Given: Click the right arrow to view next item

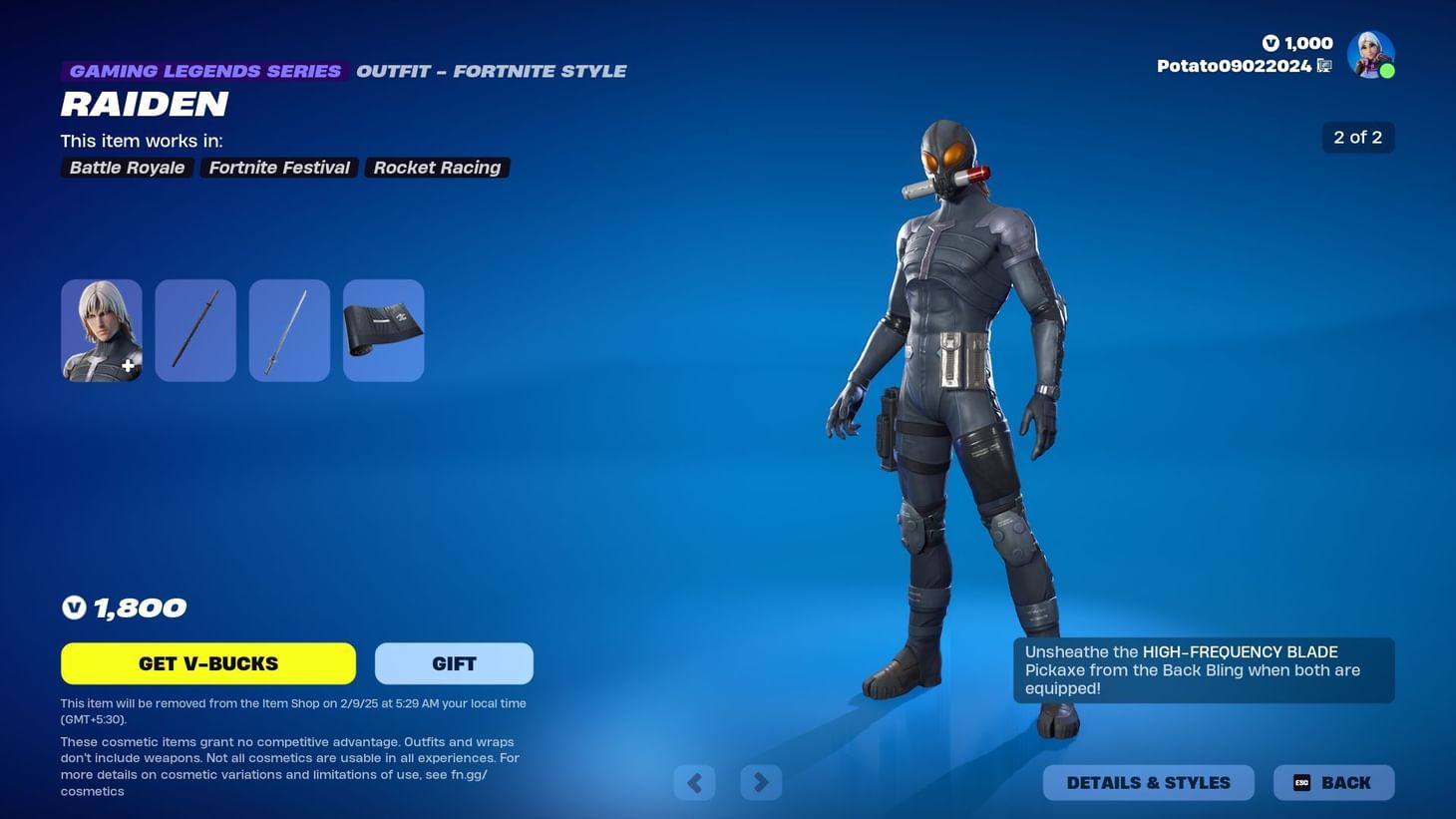Looking at the screenshot, I should pyautogui.click(x=761, y=782).
